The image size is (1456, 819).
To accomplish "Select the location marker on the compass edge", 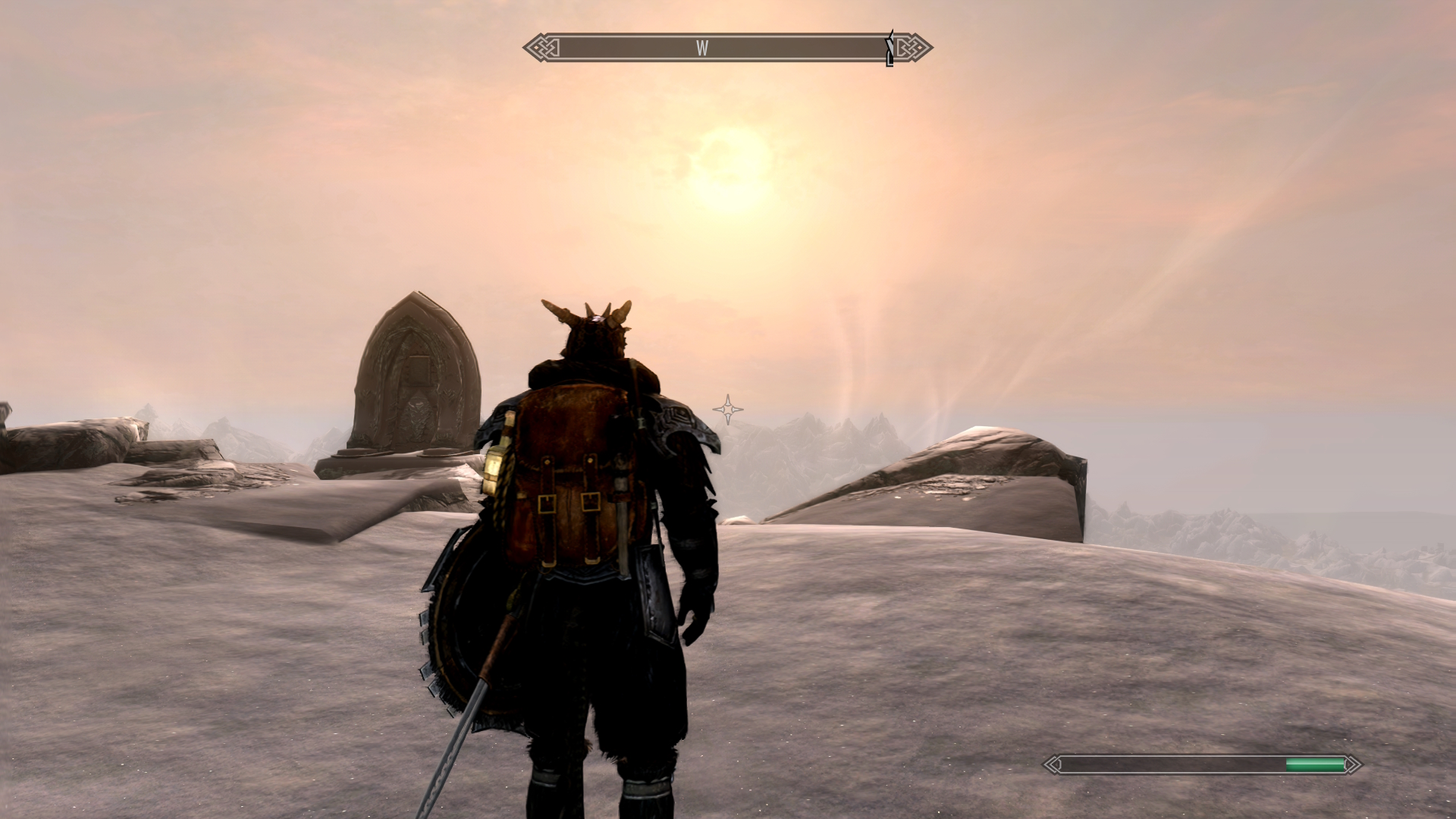I will click(x=890, y=49).
